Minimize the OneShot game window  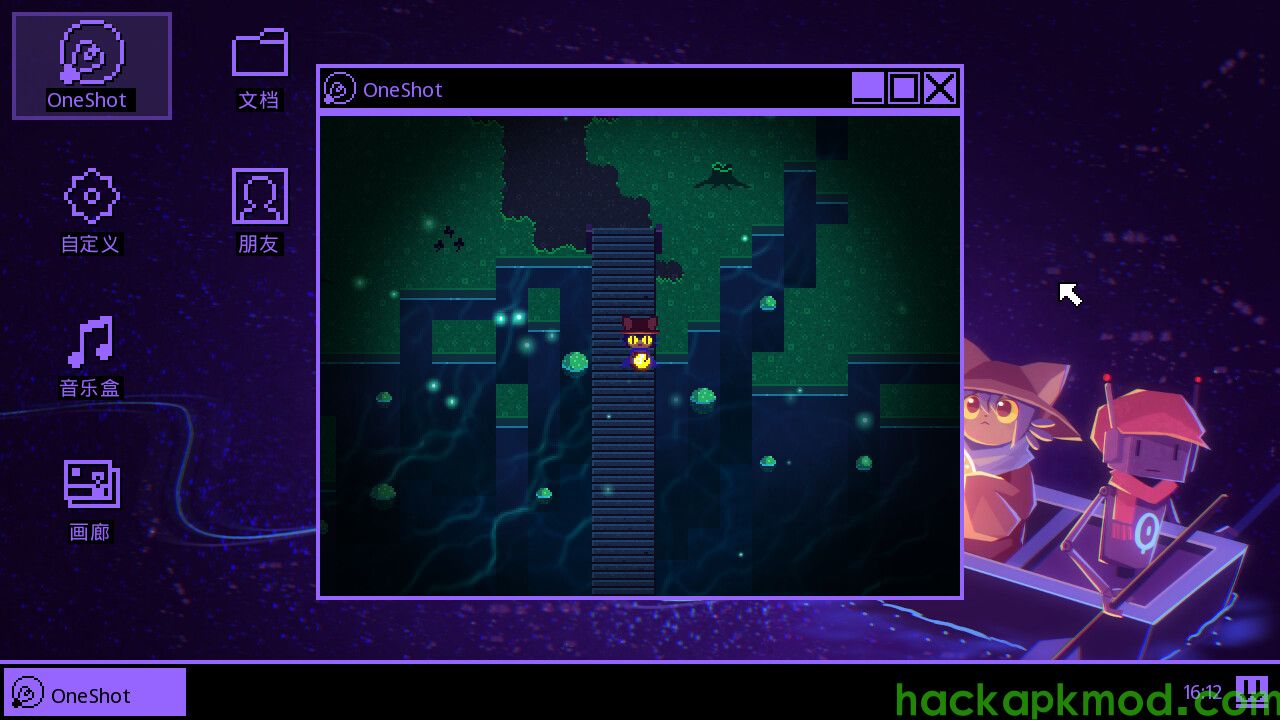(868, 88)
